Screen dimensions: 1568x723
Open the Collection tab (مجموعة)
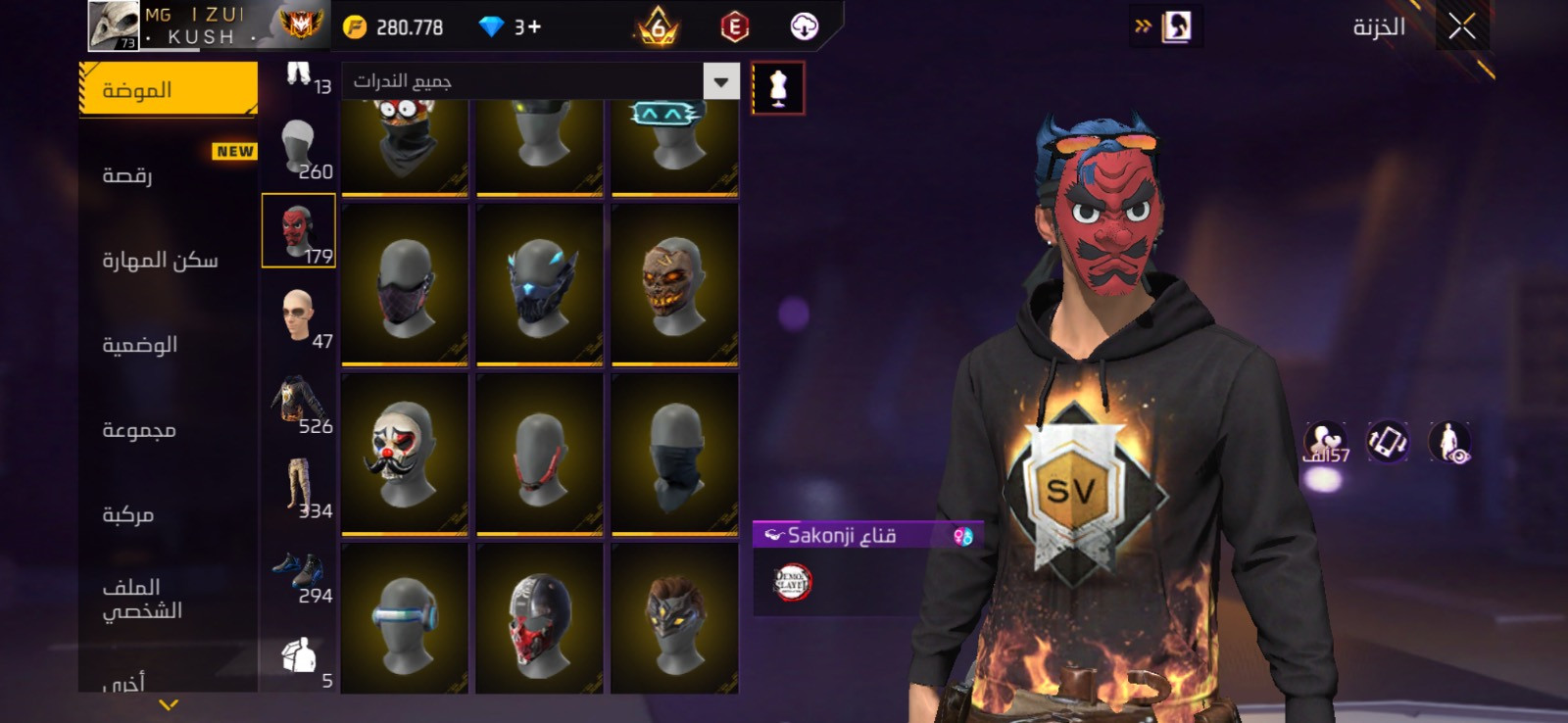click(139, 430)
